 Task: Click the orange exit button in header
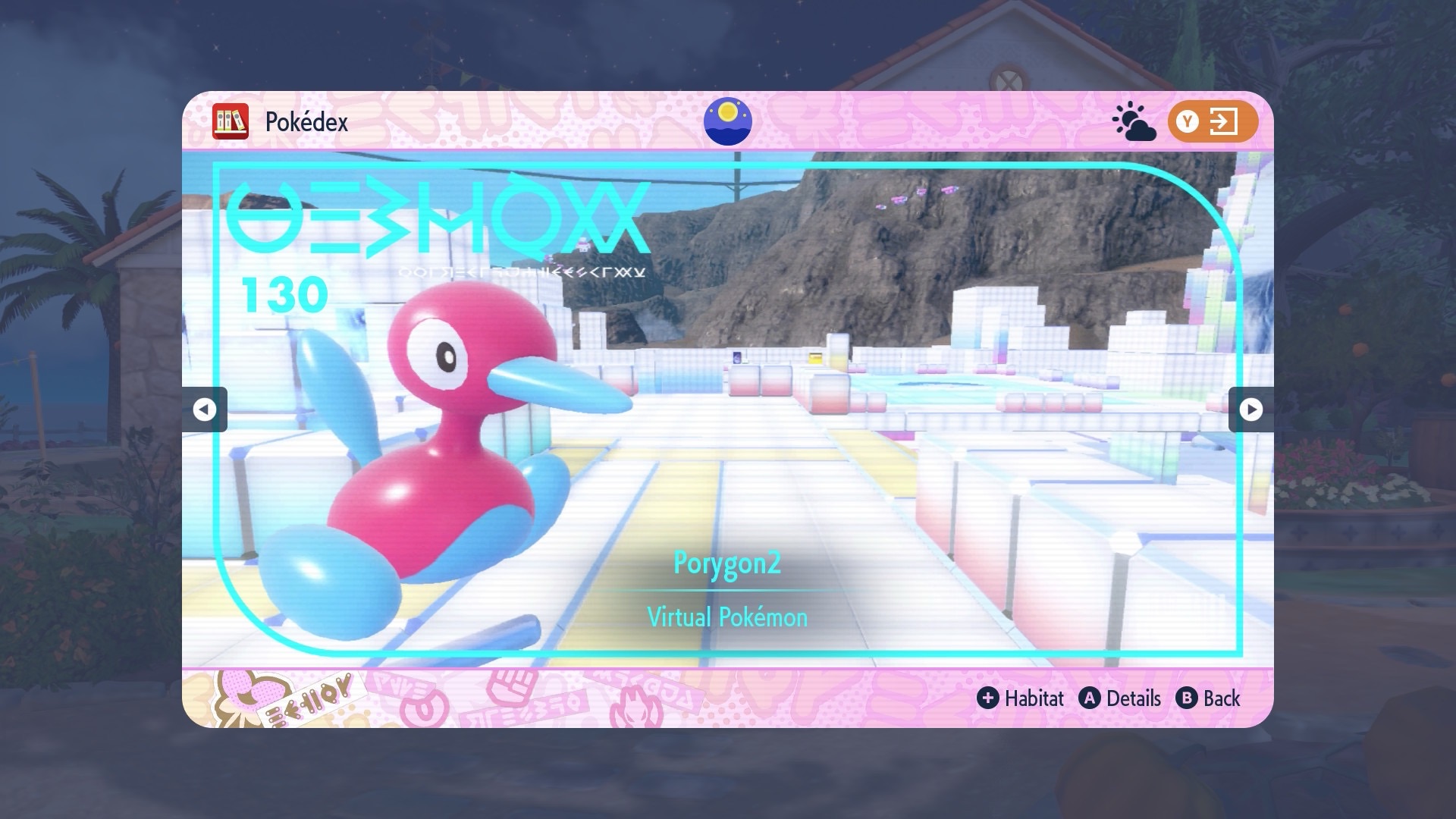[1212, 121]
